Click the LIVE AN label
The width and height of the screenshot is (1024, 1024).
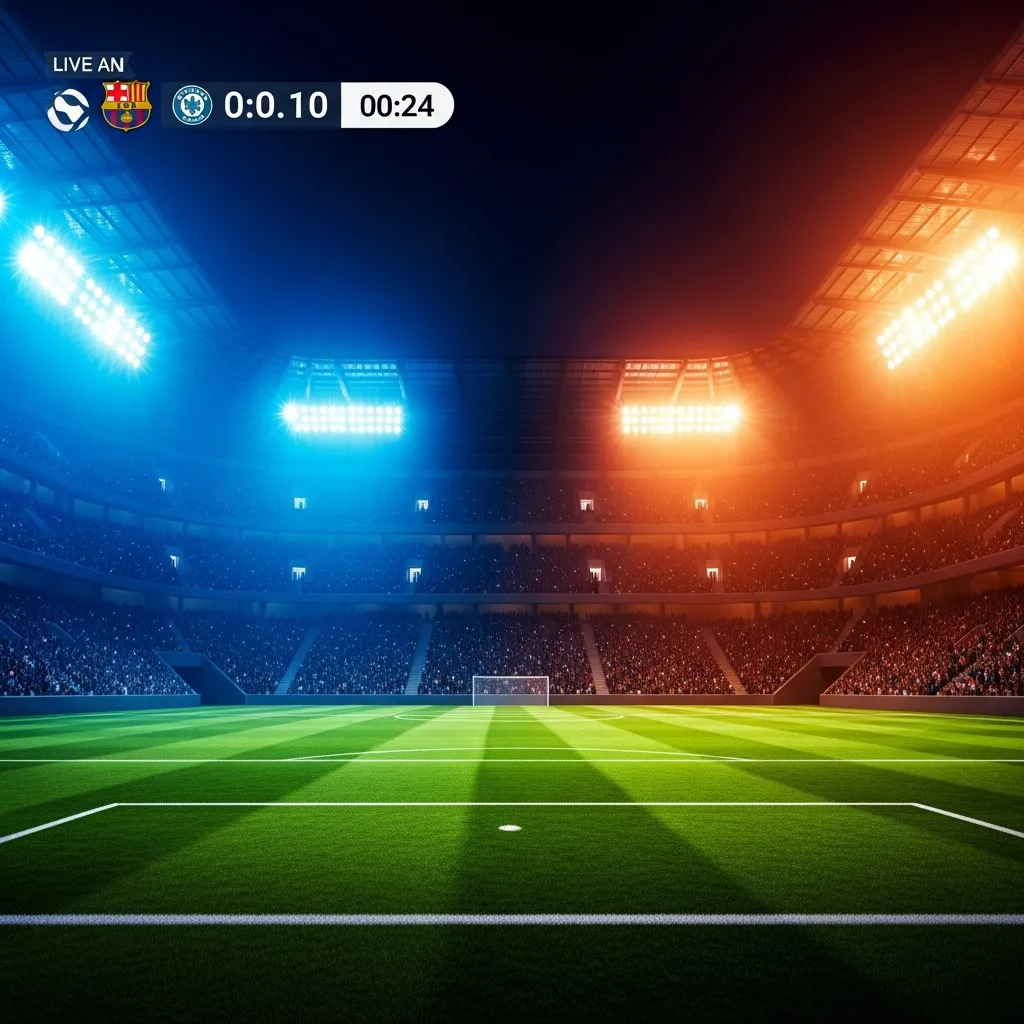coord(88,65)
